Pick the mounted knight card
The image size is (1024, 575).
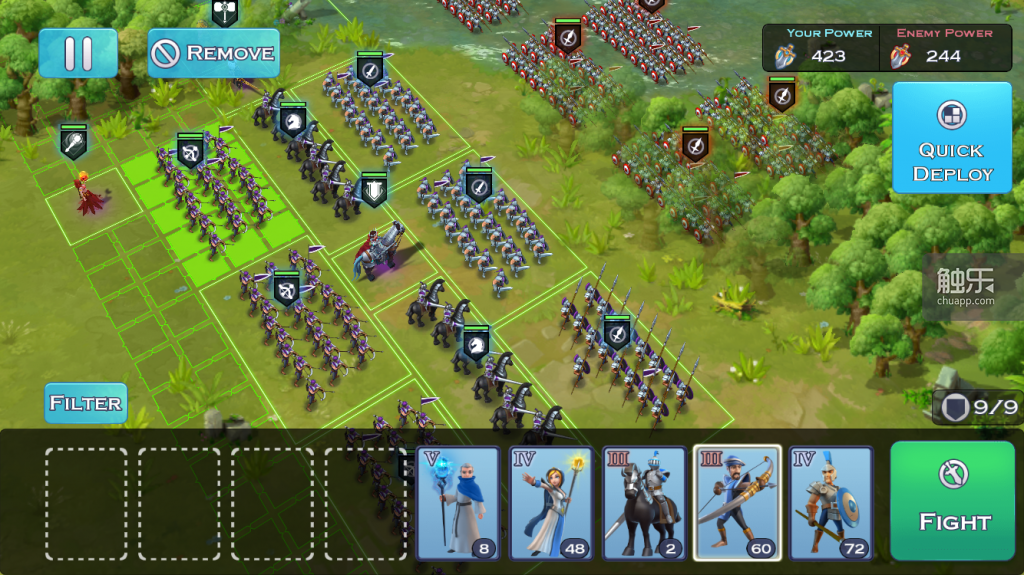click(x=644, y=502)
